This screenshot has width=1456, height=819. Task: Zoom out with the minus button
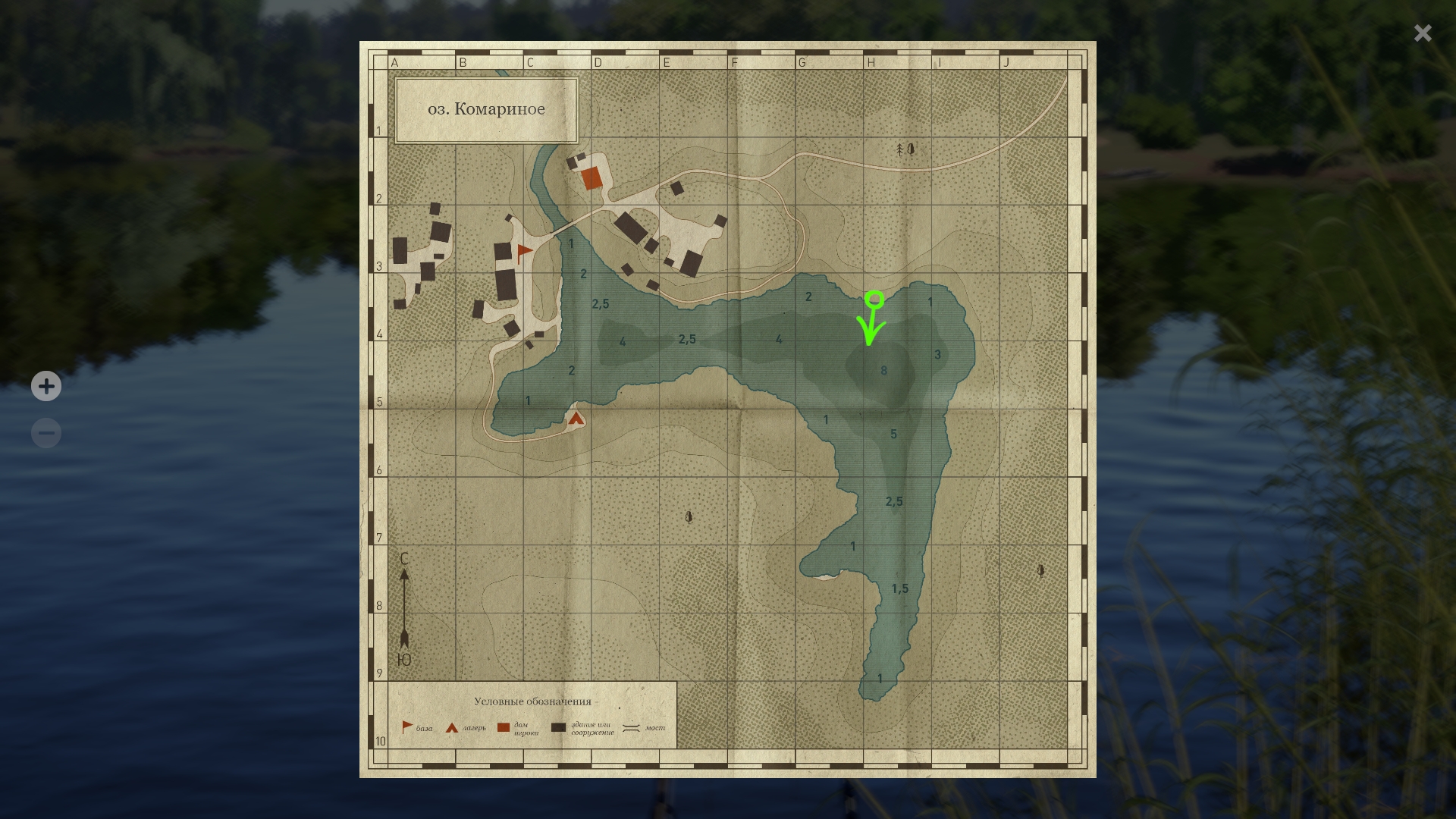tap(46, 433)
